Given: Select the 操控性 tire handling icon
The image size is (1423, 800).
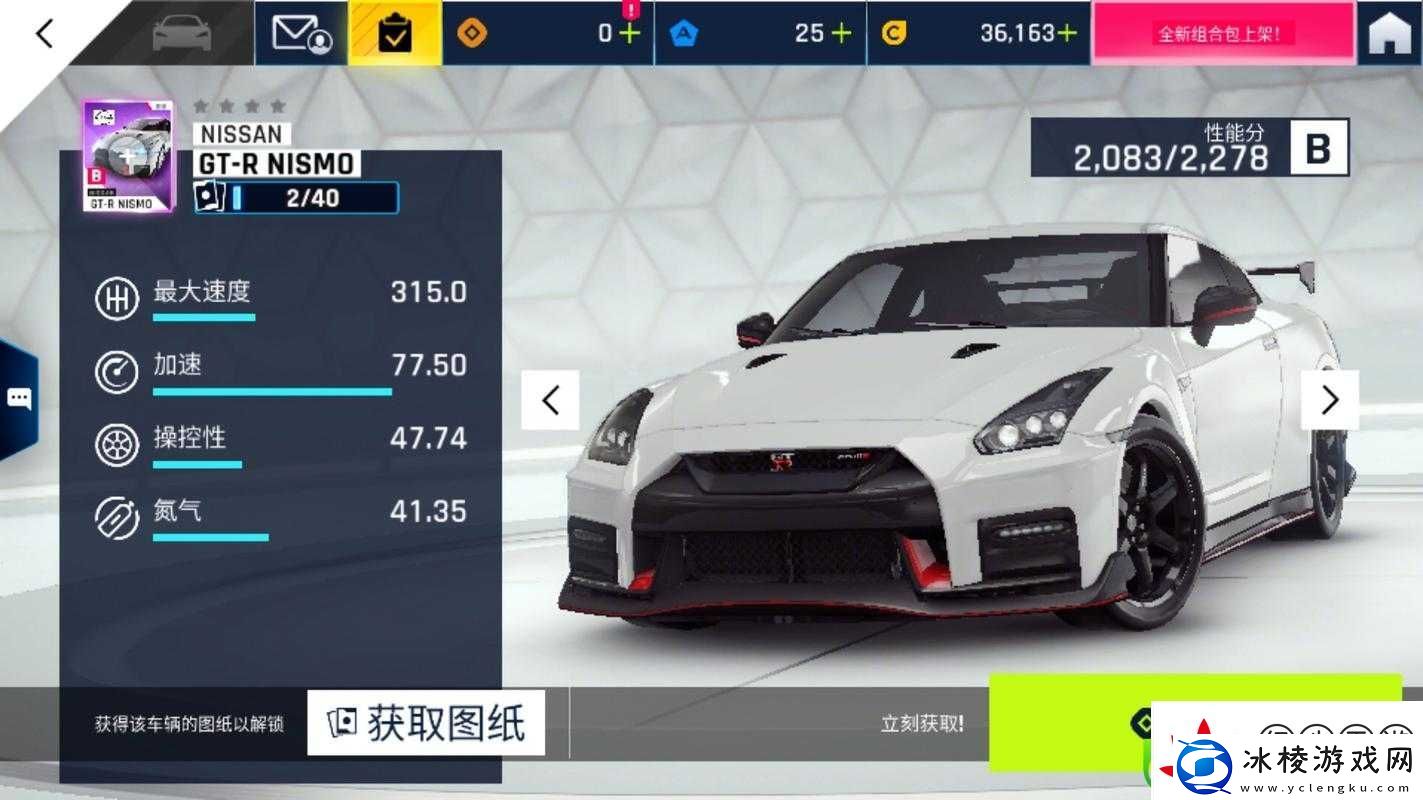Looking at the screenshot, I should coord(116,443).
